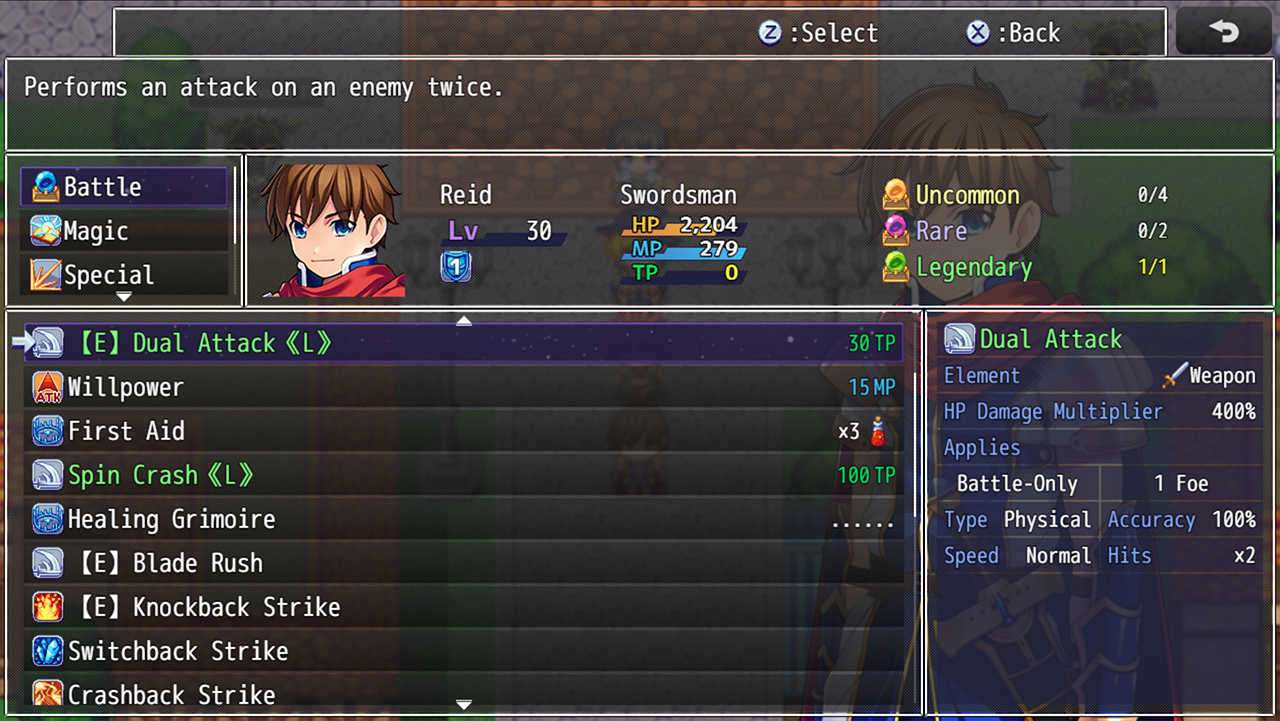This screenshot has height=721, width=1280.
Task: Switch to the Magic skill category
Action: tap(124, 231)
